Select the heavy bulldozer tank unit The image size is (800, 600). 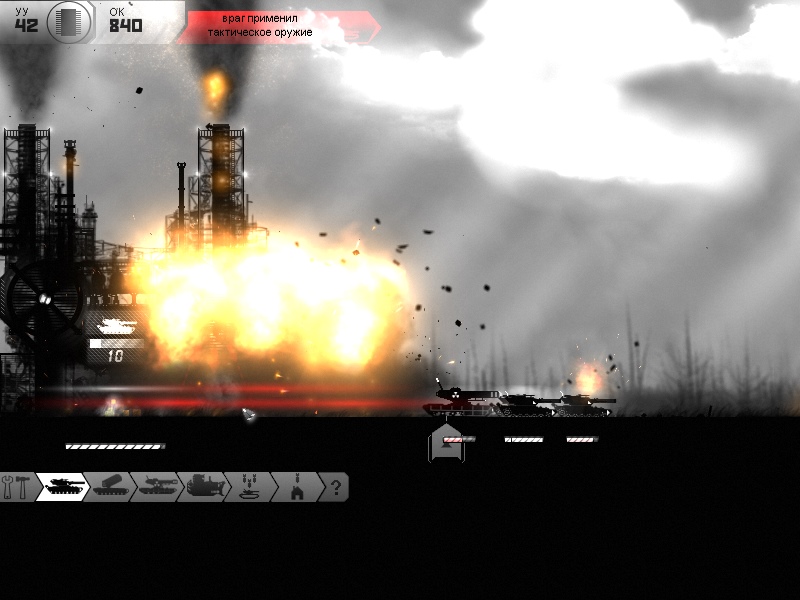(202, 487)
